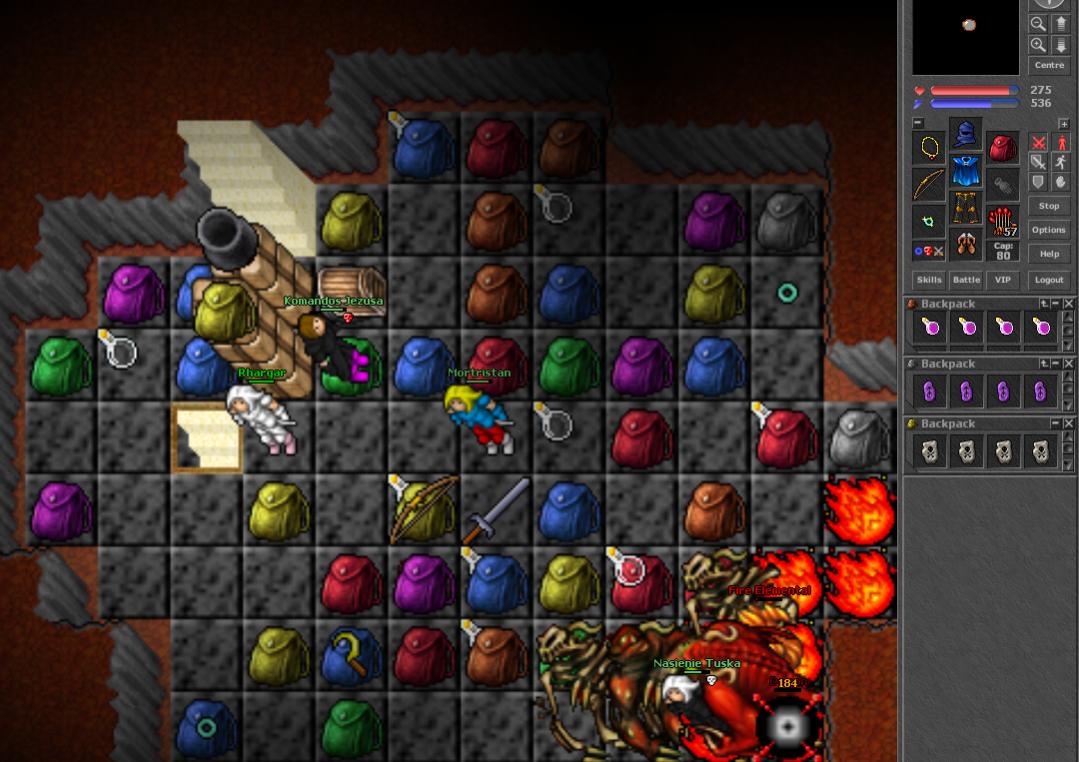
Task: Select the blue robe armor slot
Action: (x=965, y=171)
